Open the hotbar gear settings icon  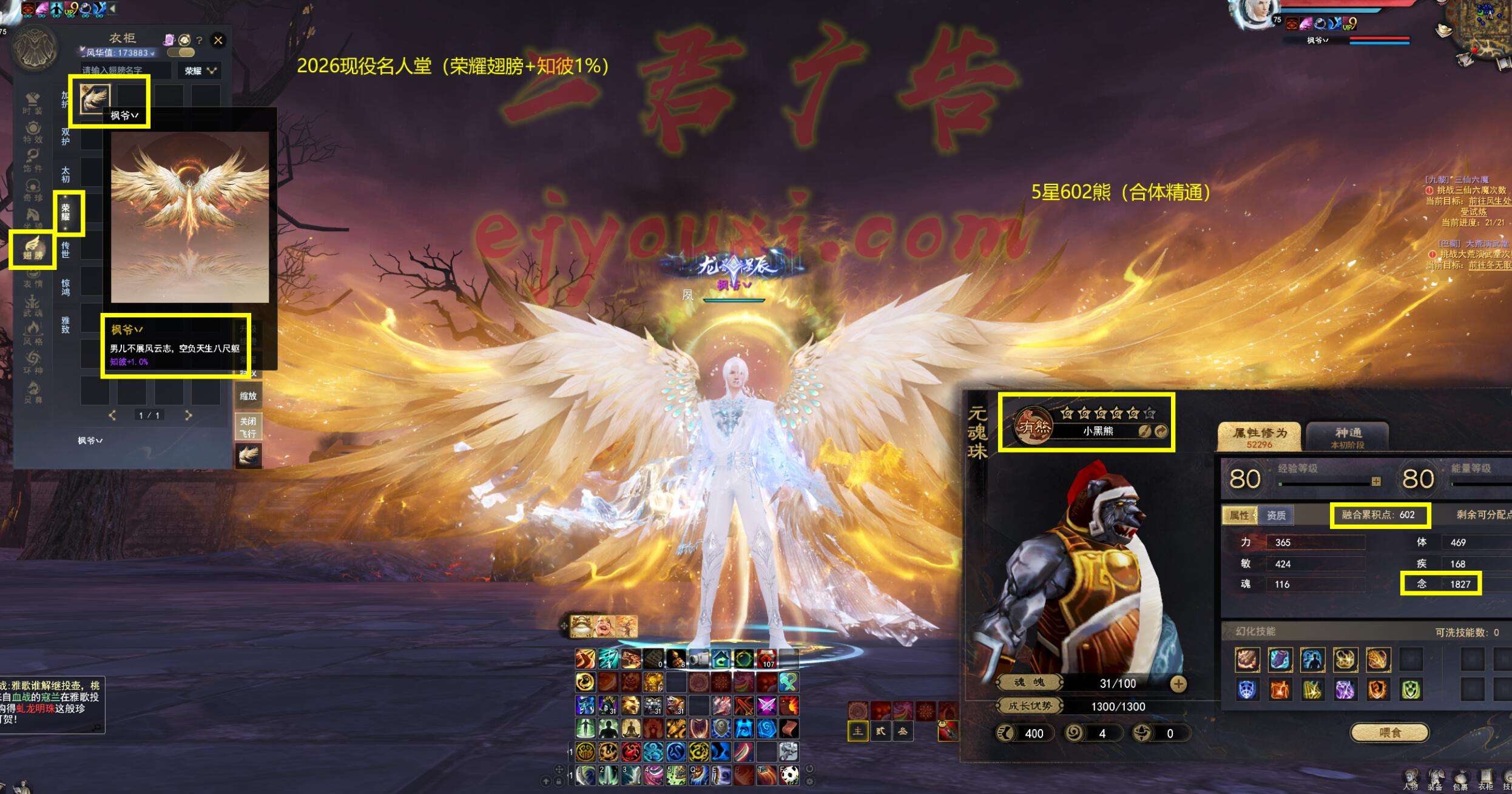[x=809, y=781]
